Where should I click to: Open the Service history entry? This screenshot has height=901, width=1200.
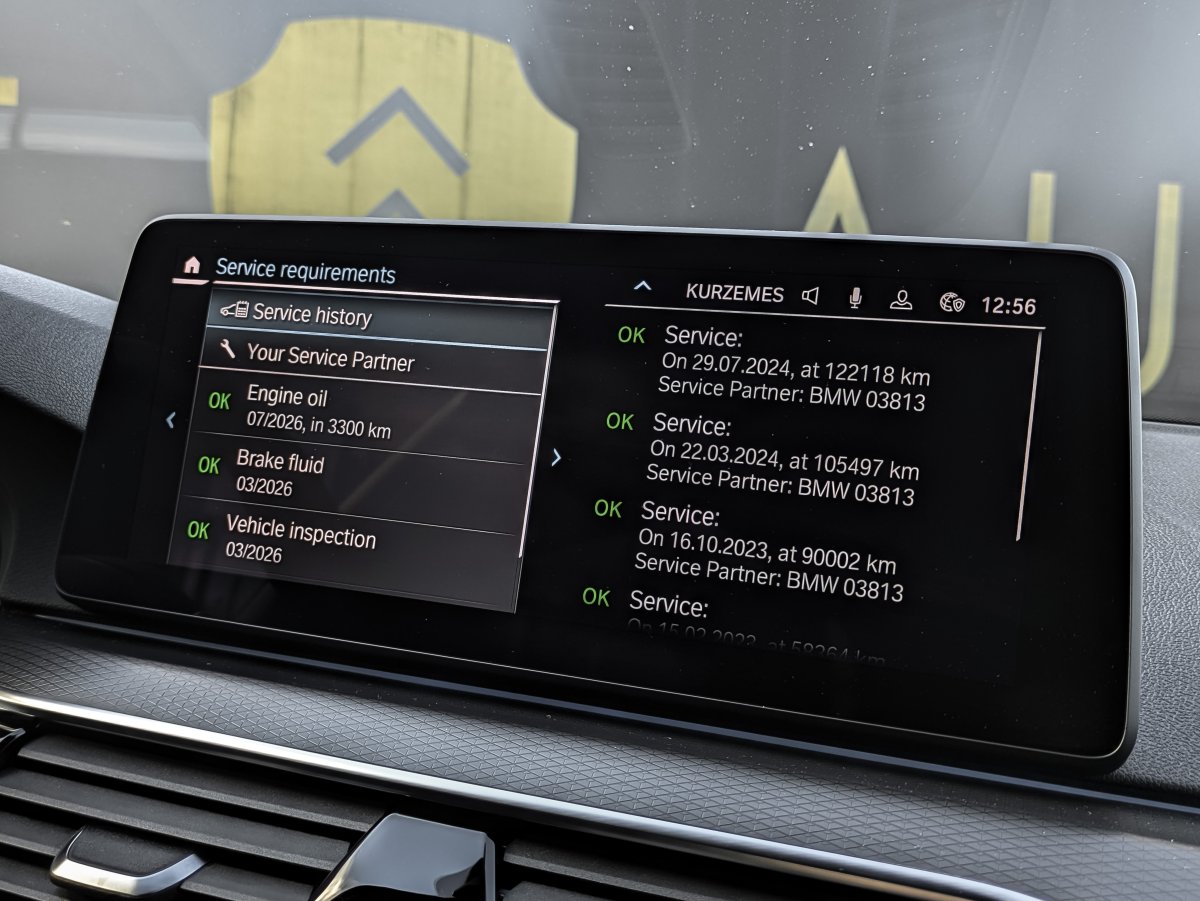coord(311,316)
